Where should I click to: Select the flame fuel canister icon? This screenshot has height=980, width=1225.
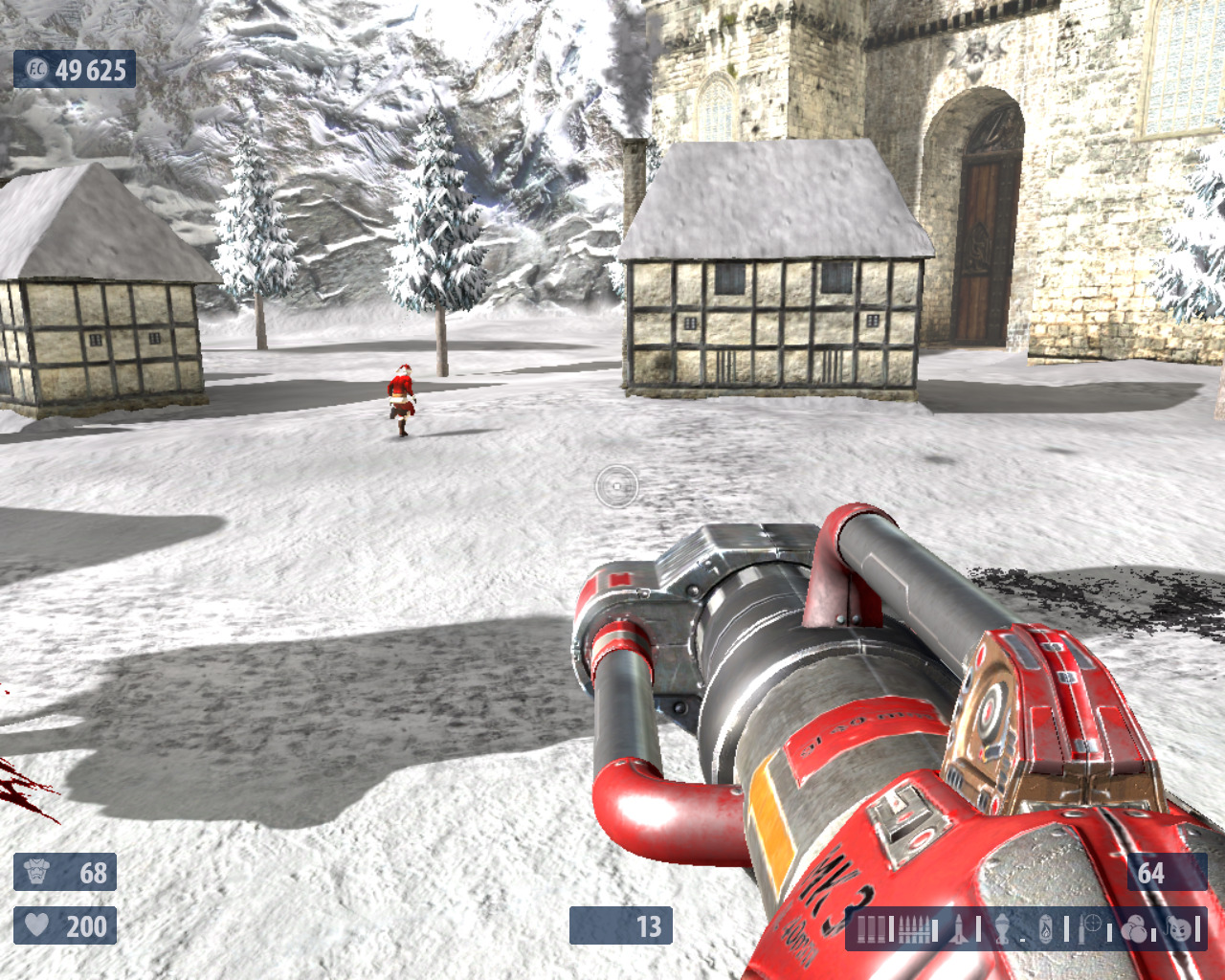pos(1046,928)
